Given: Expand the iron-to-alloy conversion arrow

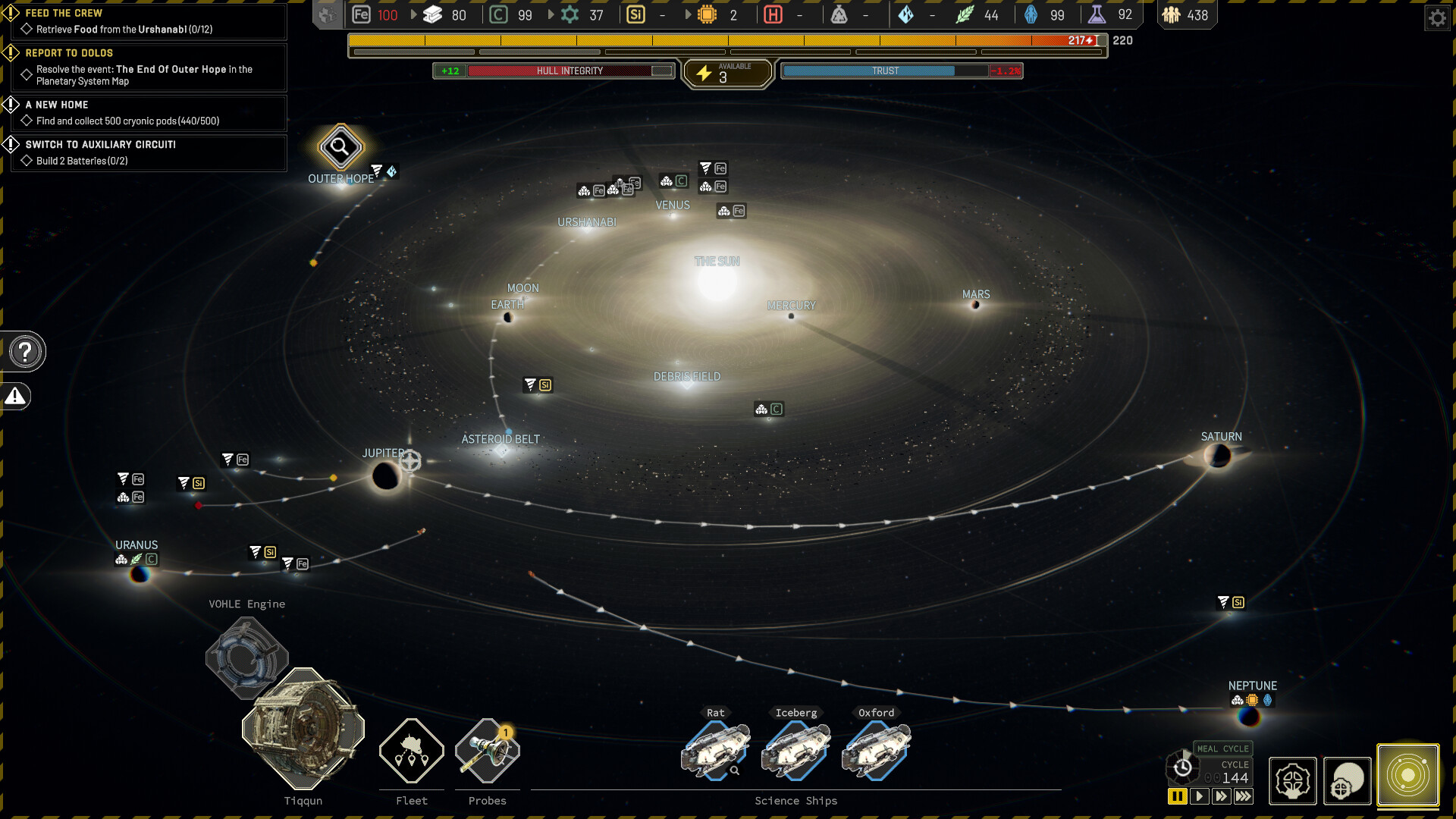Looking at the screenshot, I should (x=413, y=14).
